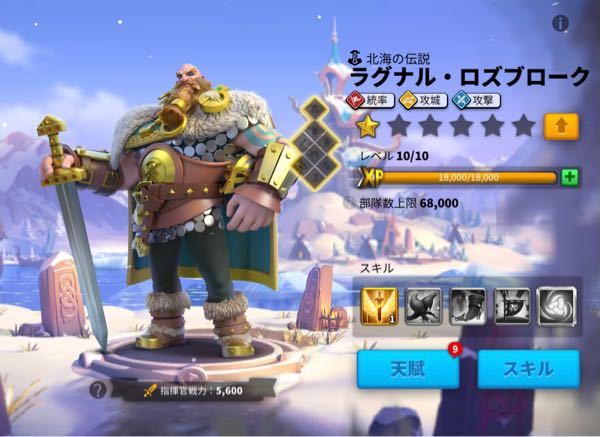600x437 pixels.
Task: Open the question mark help button
Action: click(97, 390)
